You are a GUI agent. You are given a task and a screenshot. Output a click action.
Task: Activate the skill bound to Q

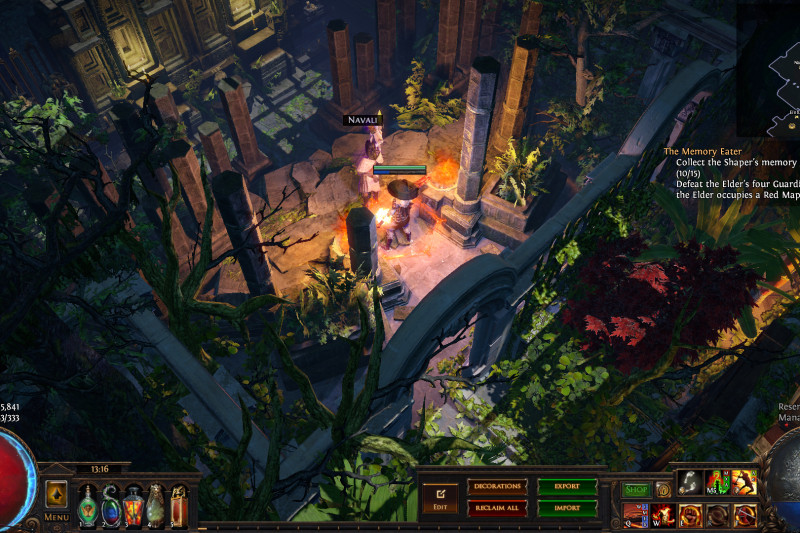636,515
